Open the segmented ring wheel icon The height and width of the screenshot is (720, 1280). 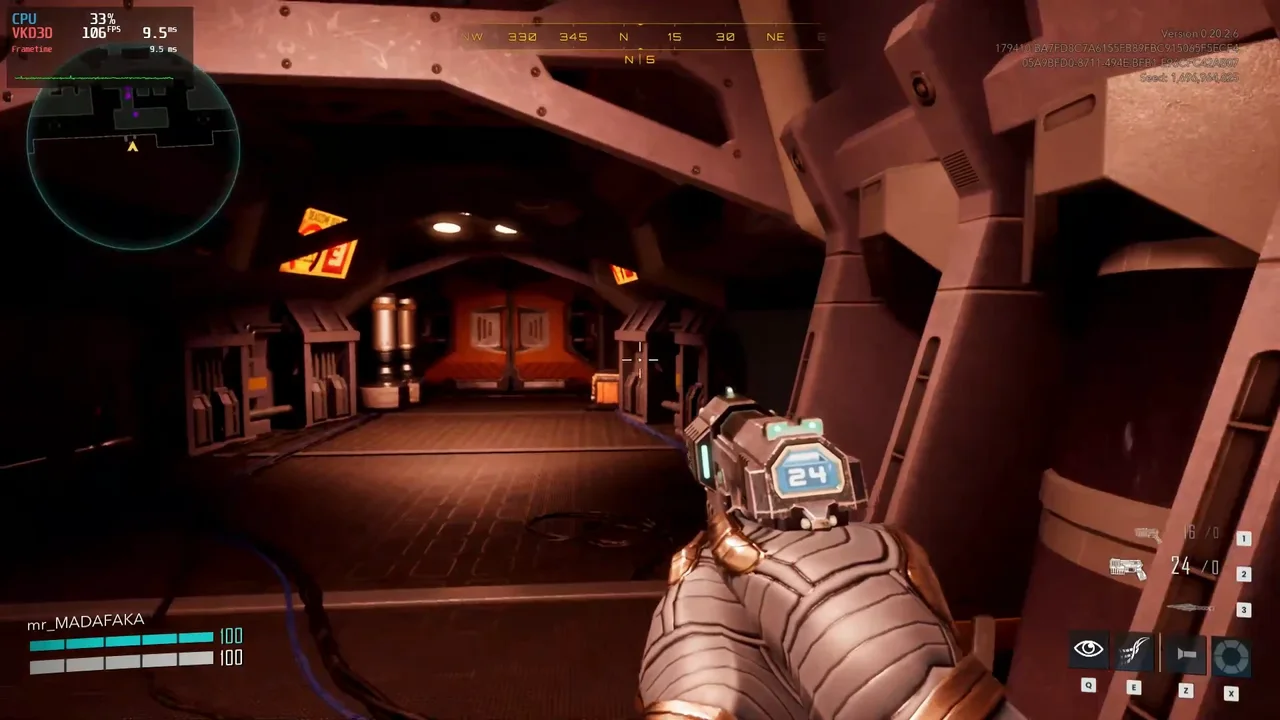click(1231, 657)
